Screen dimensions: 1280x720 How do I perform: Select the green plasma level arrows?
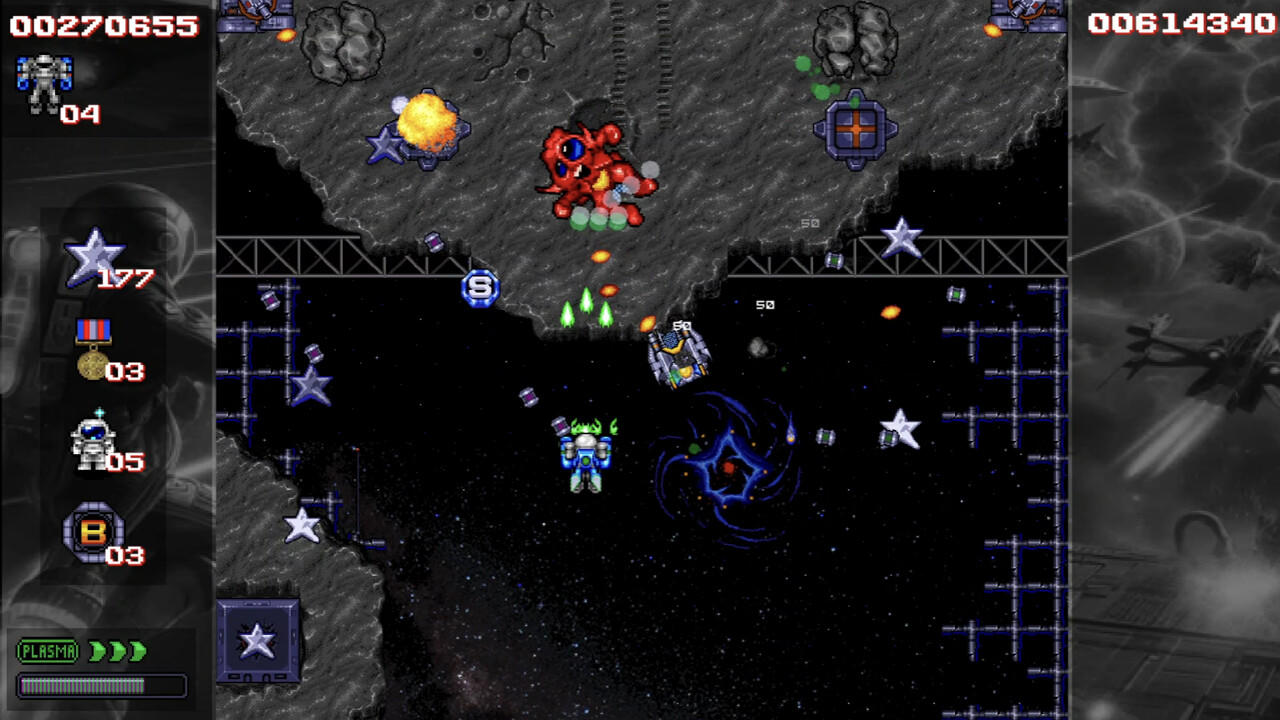click(x=115, y=650)
